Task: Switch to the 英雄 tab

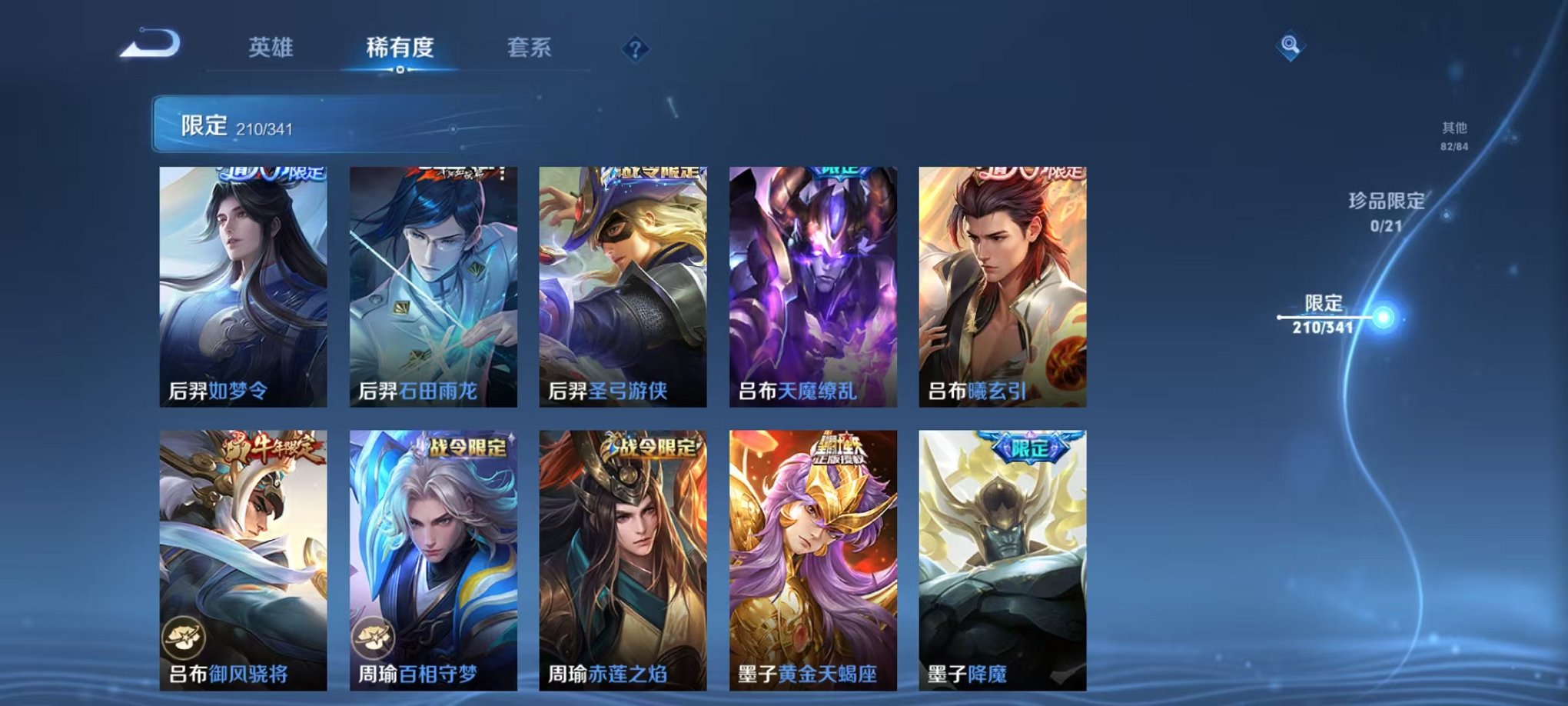Action: pos(271,46)
